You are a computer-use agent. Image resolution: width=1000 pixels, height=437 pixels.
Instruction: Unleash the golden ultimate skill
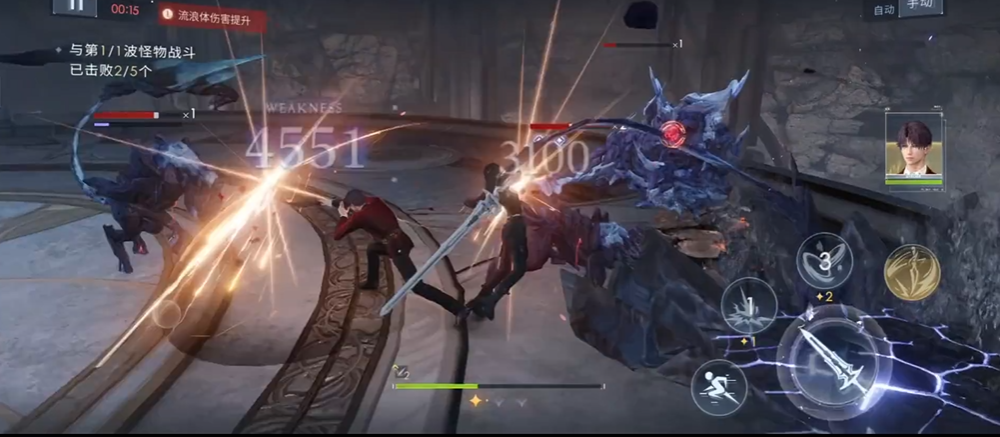(x=911, y=271)
